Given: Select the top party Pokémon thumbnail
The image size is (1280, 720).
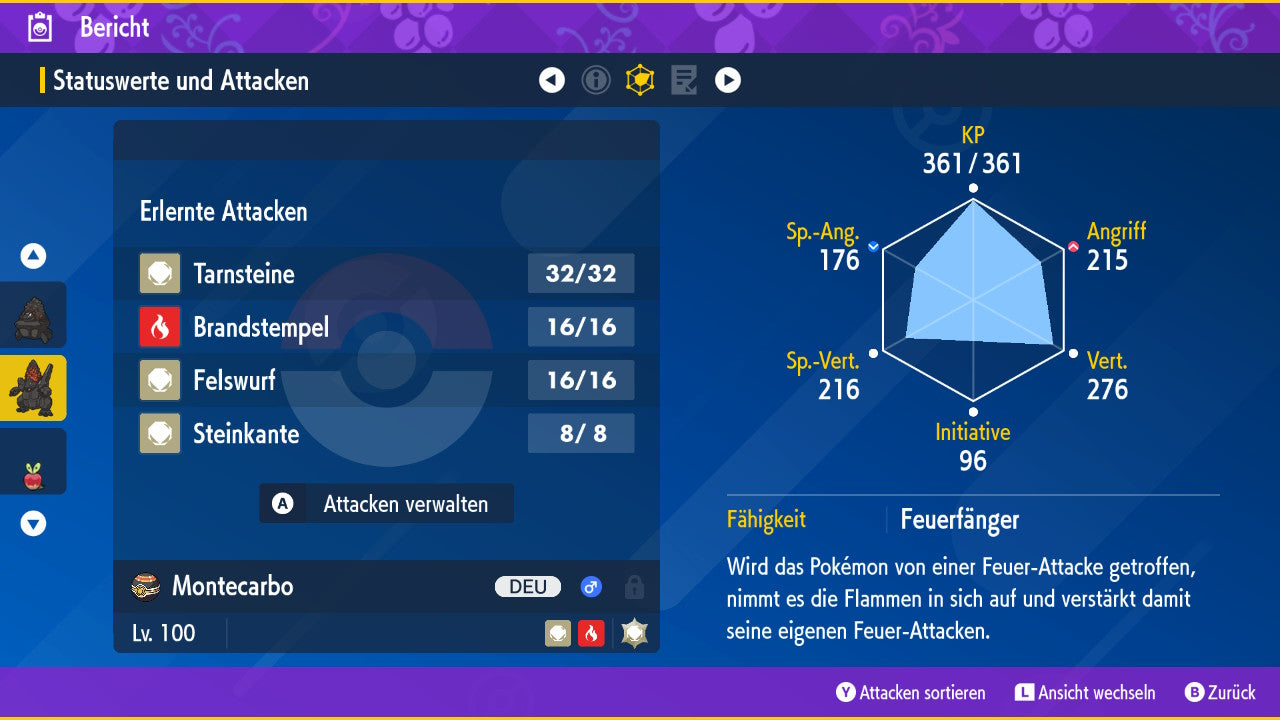Looking at the screenshot, I should [33, 316].
